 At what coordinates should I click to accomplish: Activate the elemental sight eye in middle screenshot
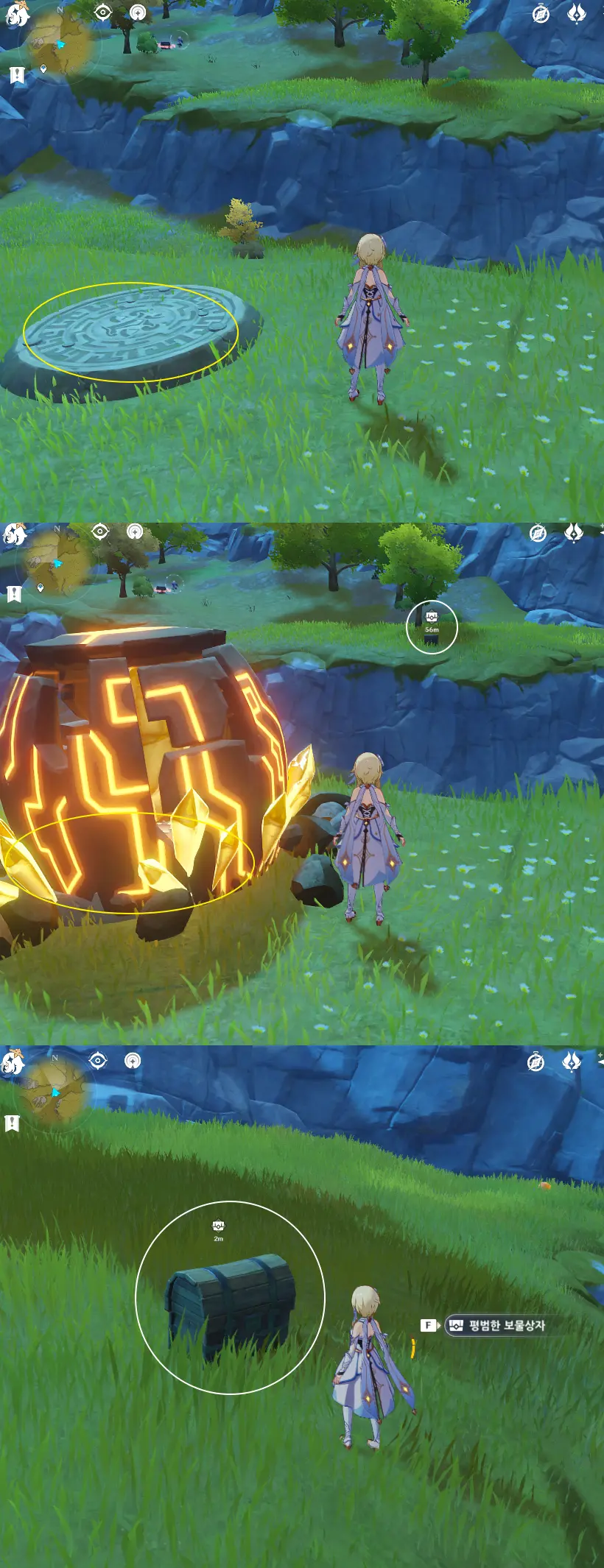100,532
